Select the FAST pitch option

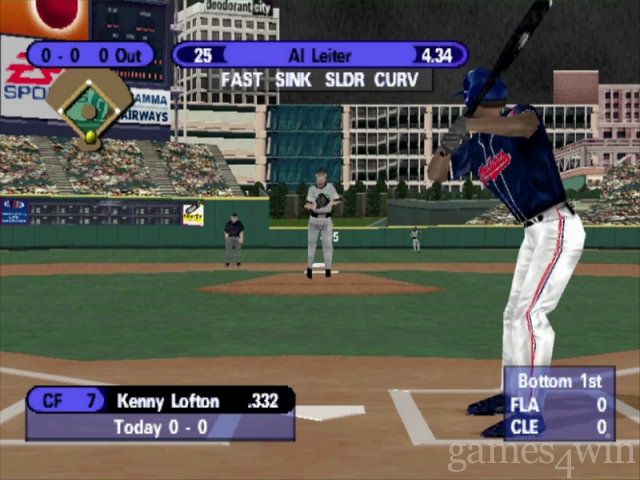tap(241, 80)
